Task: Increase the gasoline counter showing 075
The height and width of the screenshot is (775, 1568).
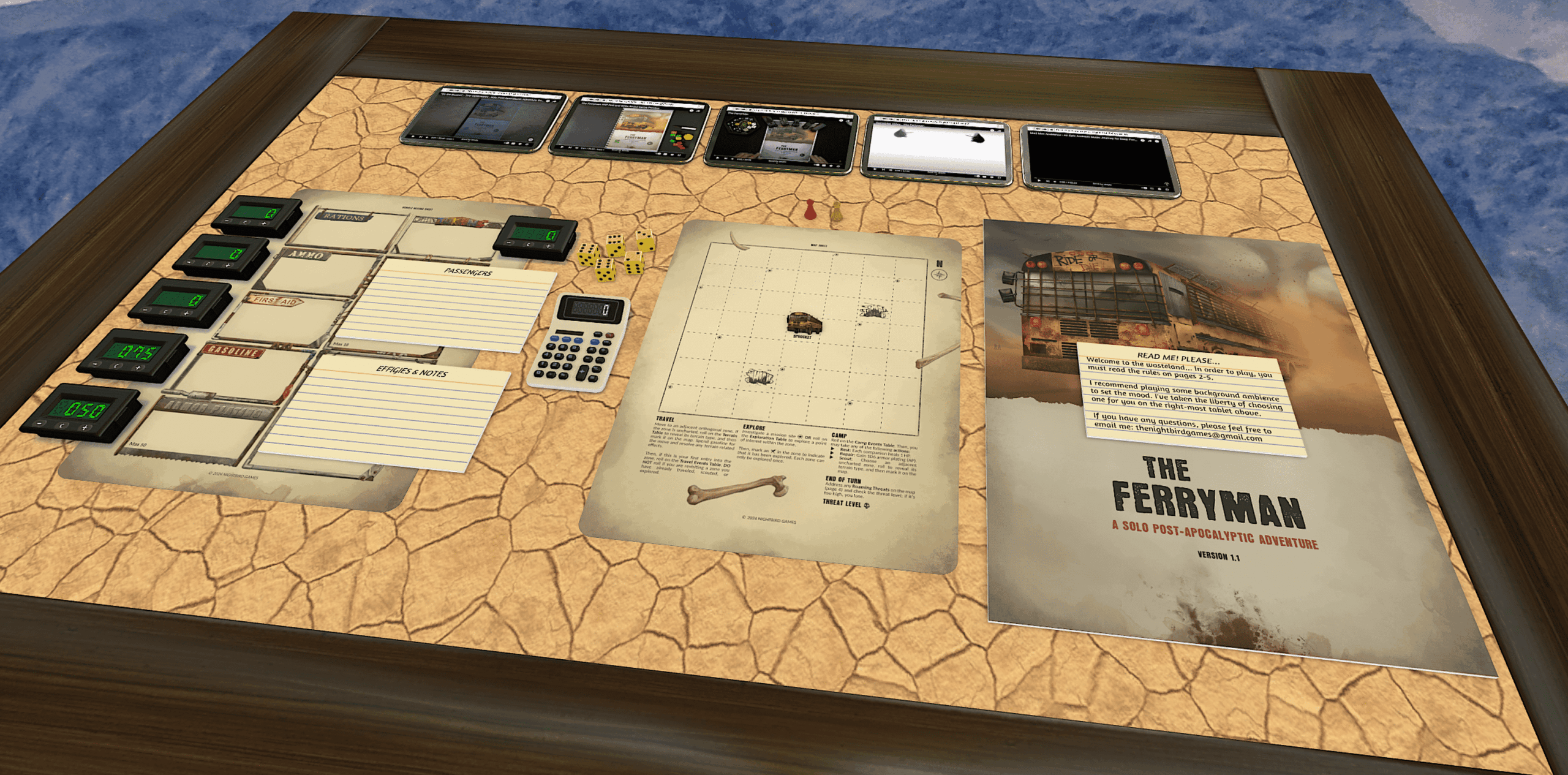Action: pos(139,368)
